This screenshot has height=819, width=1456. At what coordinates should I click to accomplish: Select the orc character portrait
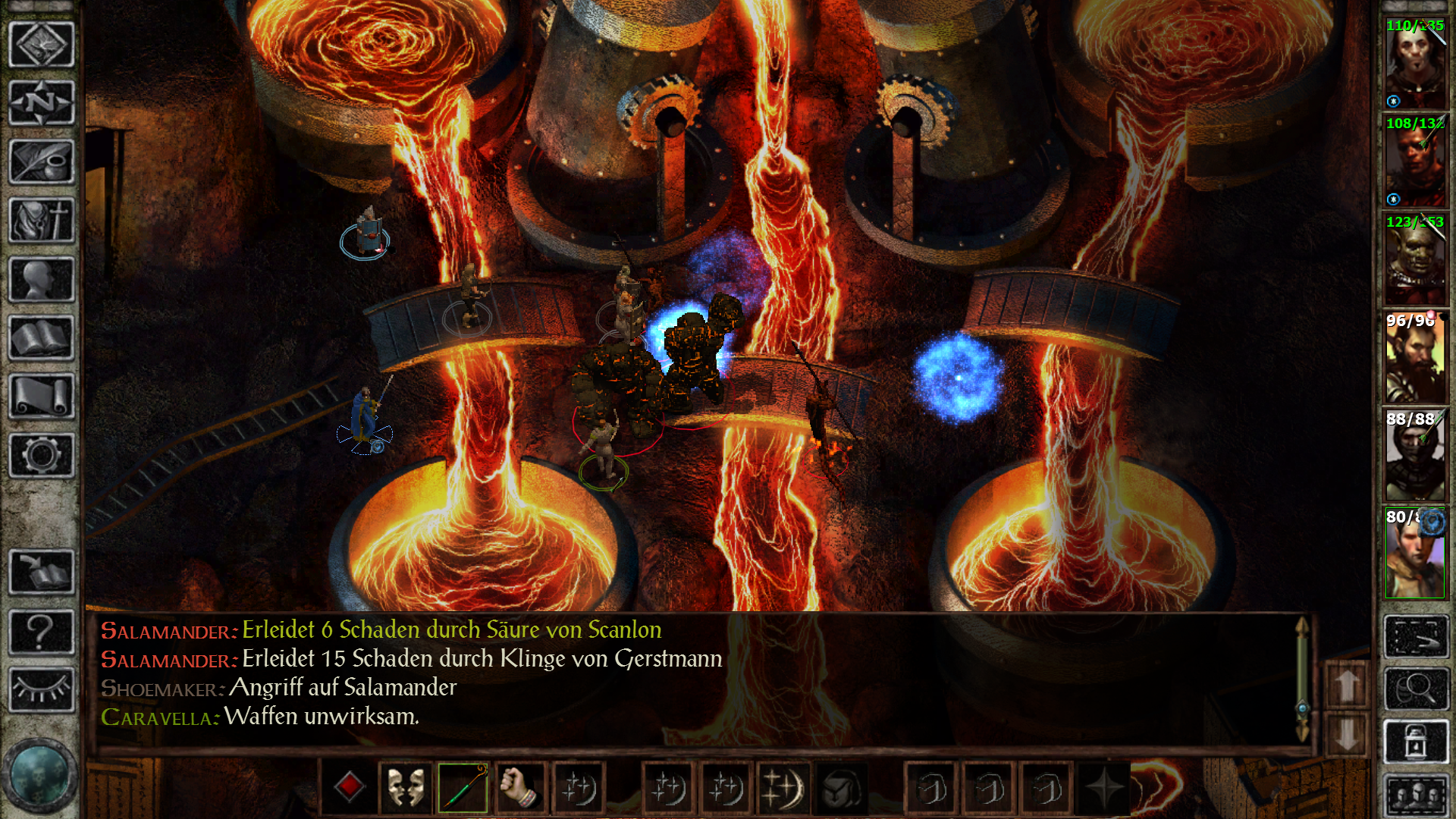click(1415, 259)
